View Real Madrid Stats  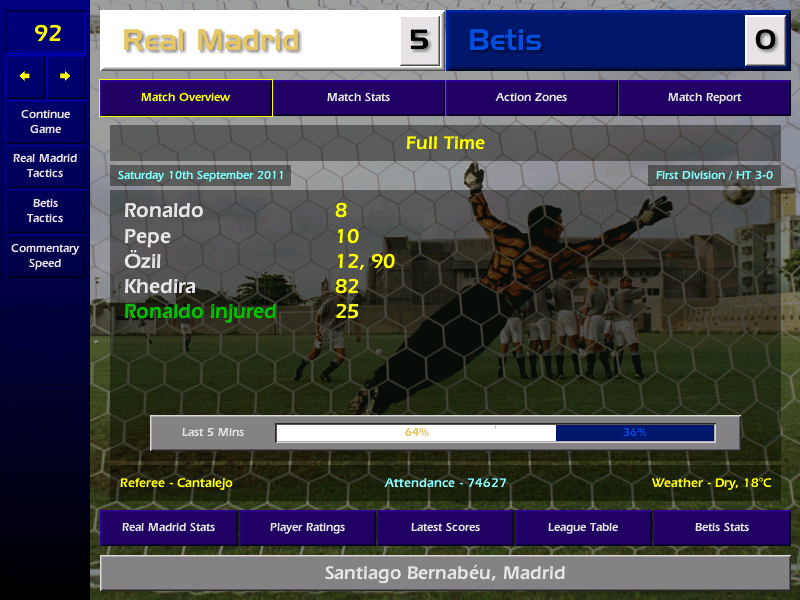pyautogui.click(x=168, y=528)
